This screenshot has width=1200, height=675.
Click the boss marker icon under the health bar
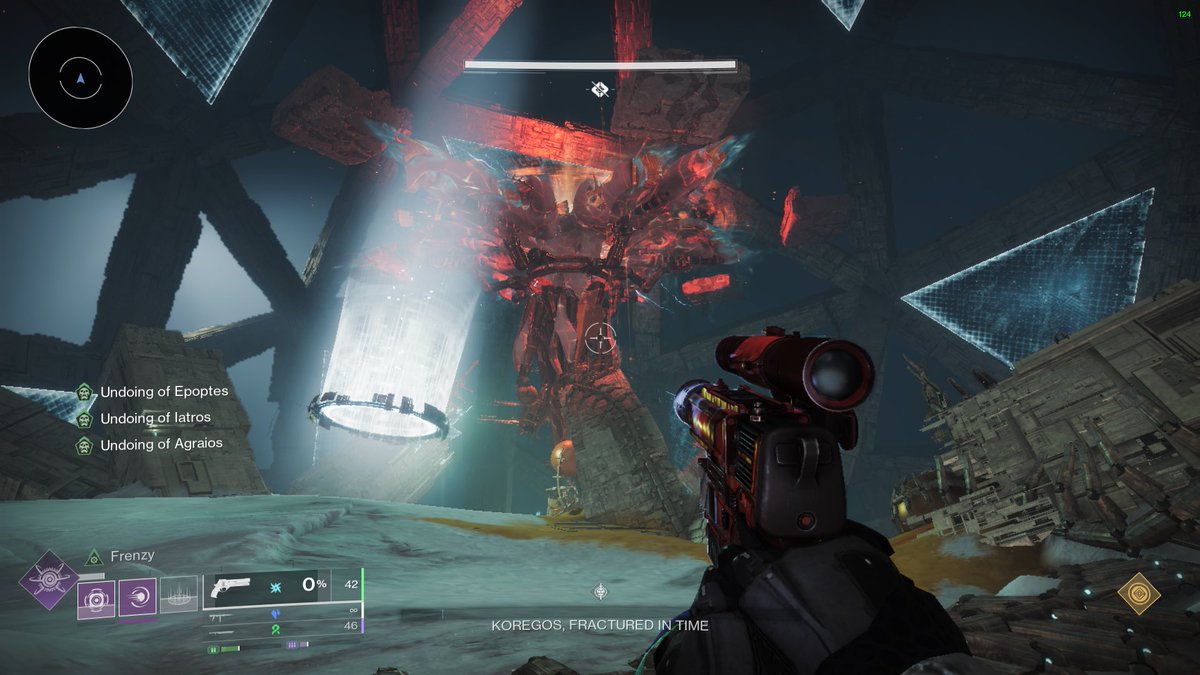coord(600,90)
